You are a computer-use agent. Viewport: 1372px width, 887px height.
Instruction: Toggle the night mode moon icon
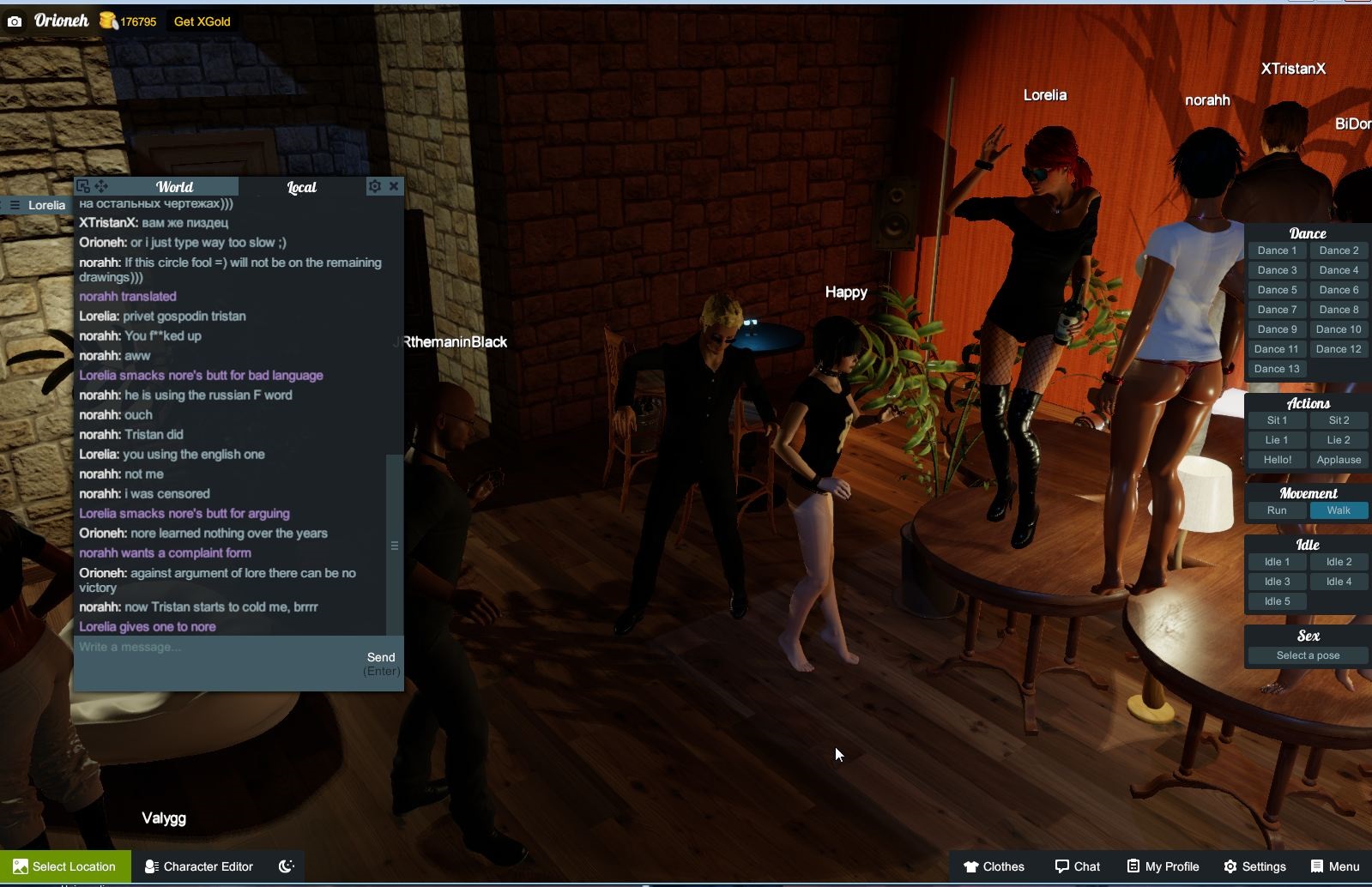pyautogui.click(x=285, y=866)
